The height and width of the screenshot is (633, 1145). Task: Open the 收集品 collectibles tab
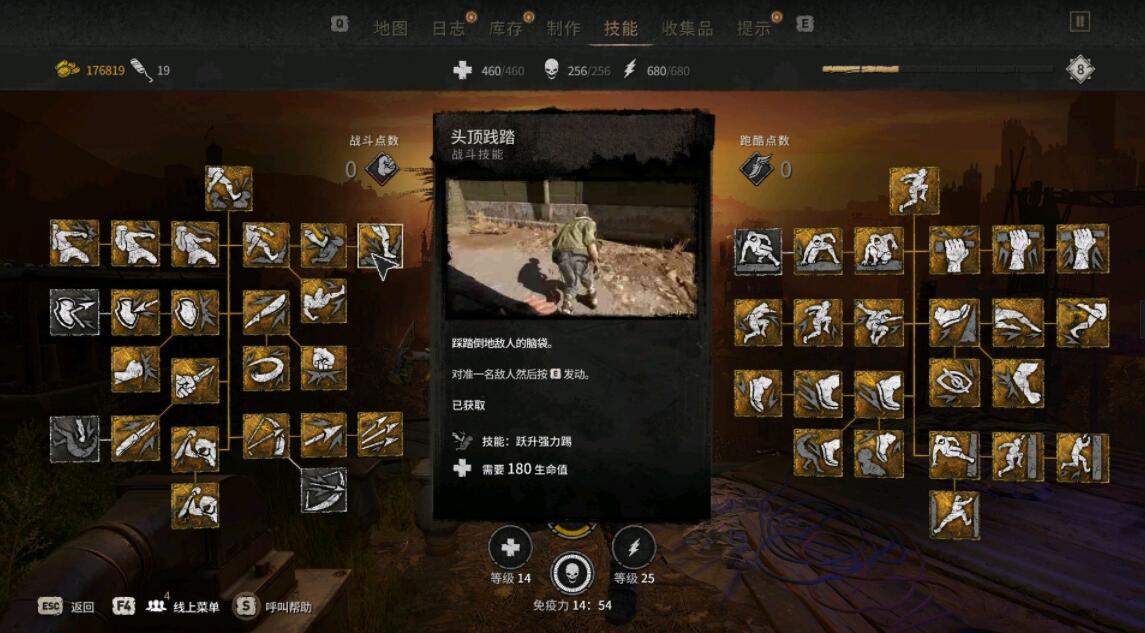pyautogui.click(x=687, y=28)
